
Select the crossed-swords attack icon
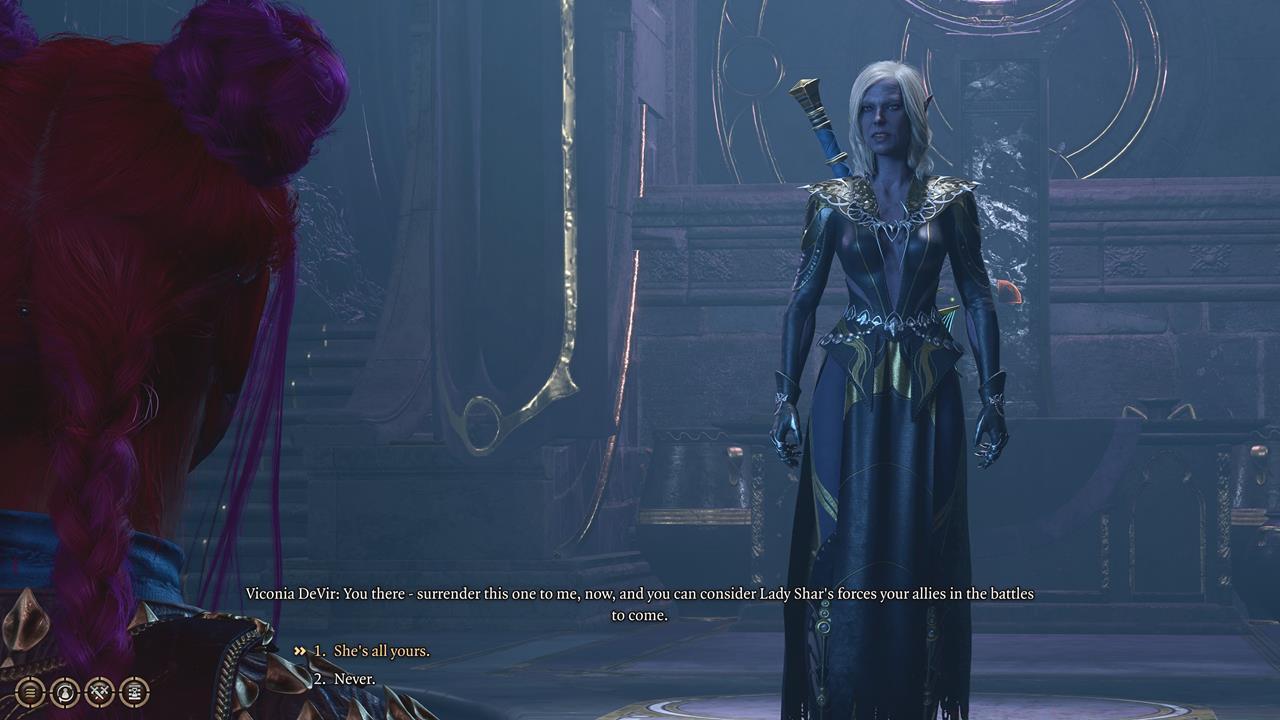[x=99, y=692]
